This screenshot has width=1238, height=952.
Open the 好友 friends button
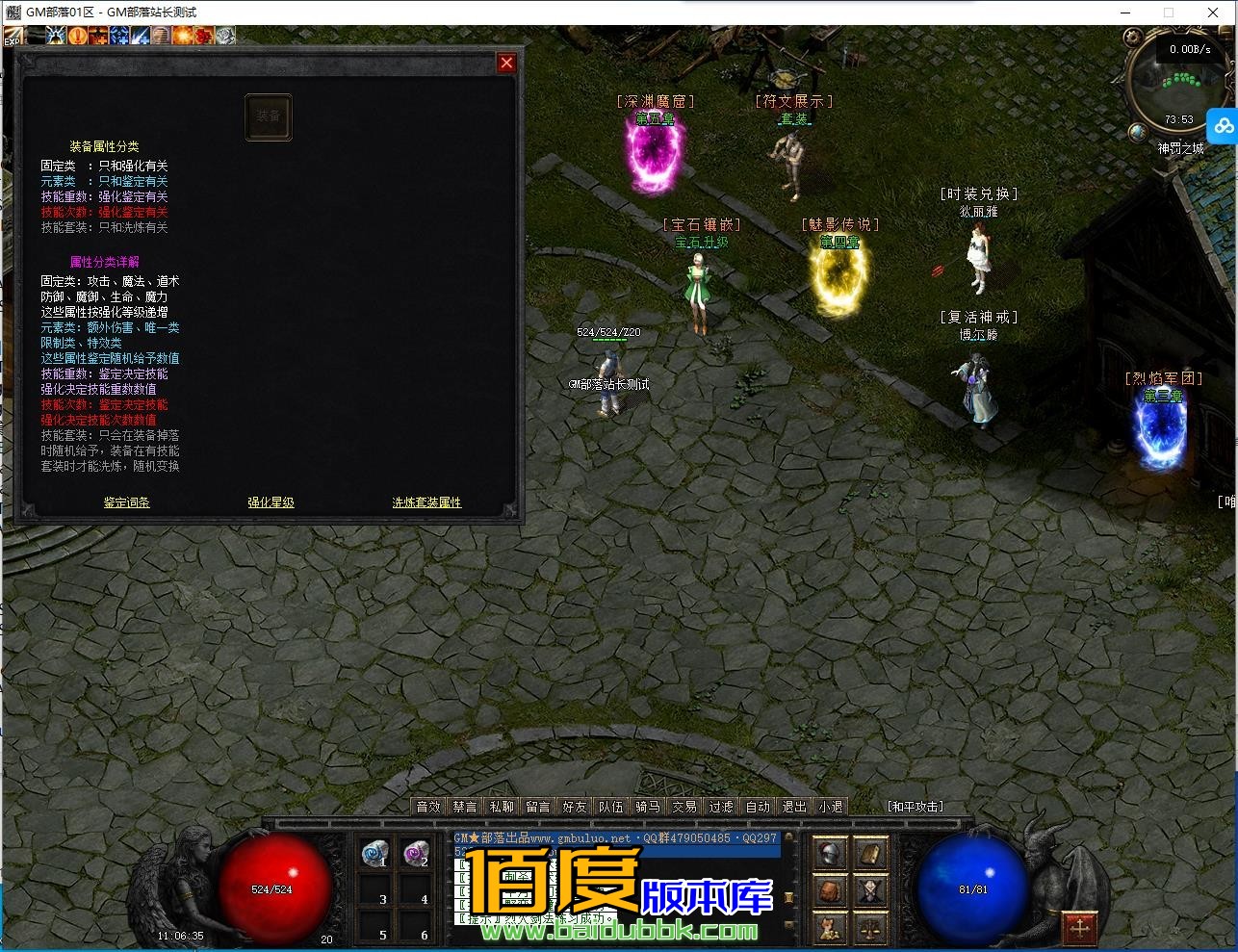pyautogui.click(x=575, y=807)
